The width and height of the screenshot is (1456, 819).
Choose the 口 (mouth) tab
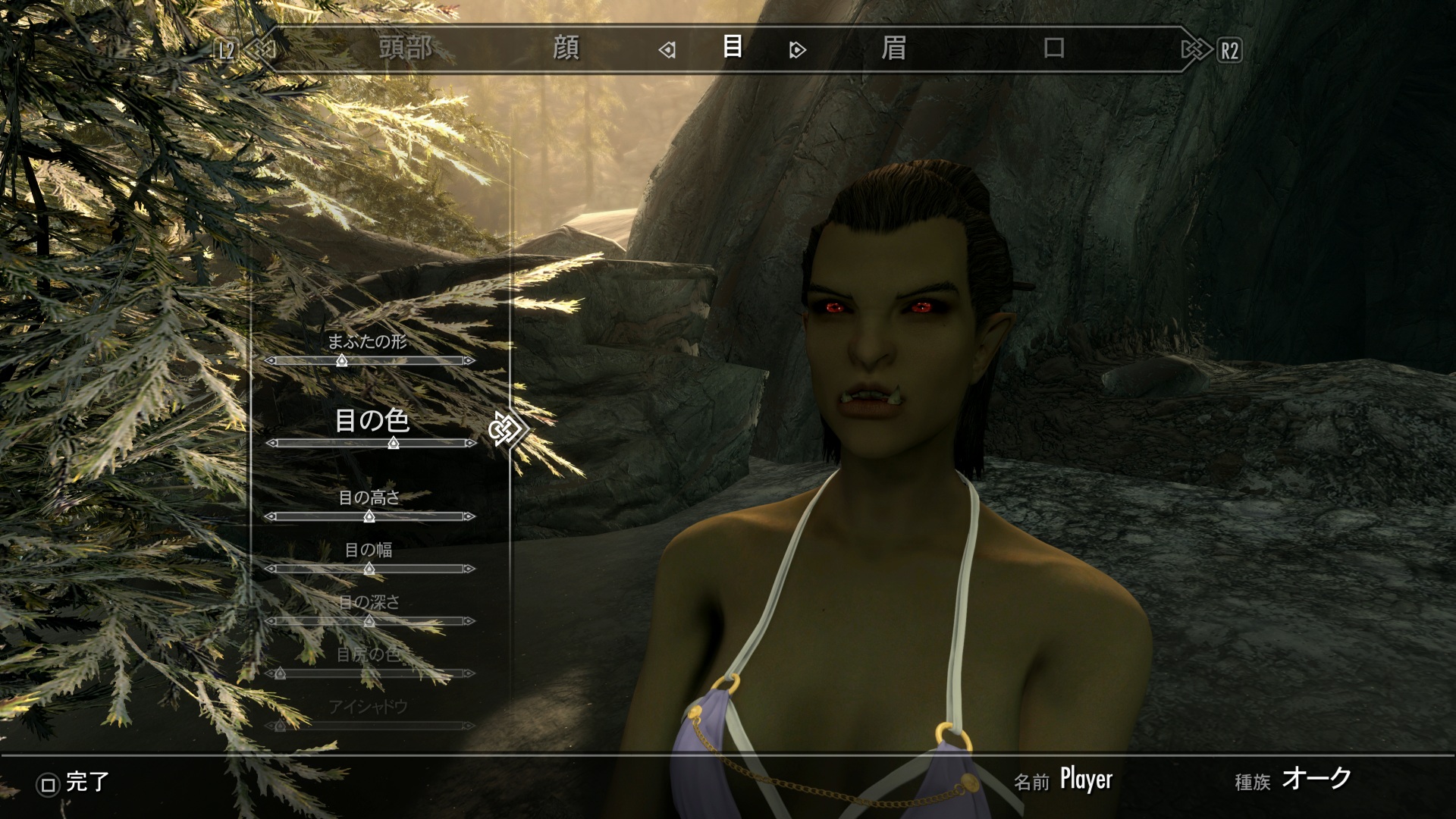coord(1054,49)
